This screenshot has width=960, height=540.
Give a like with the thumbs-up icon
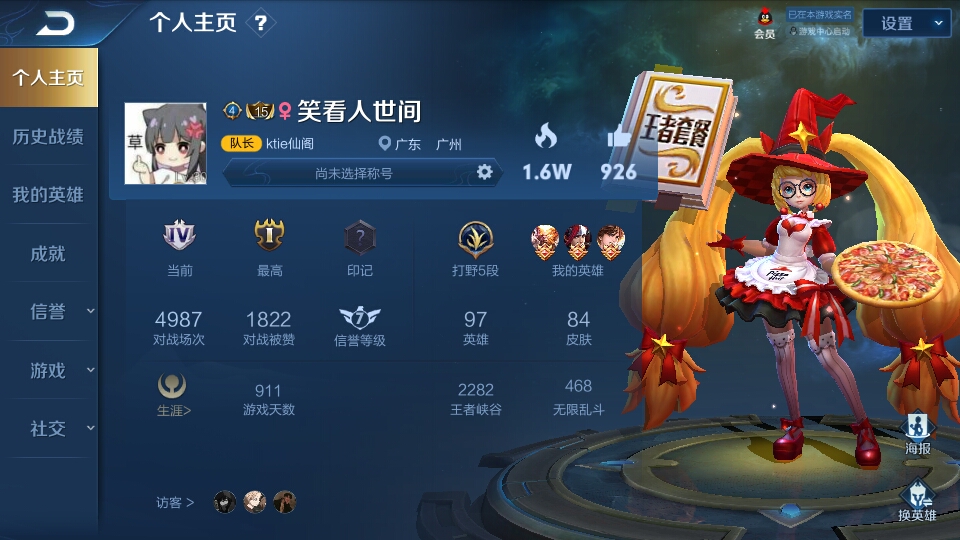click(618, 140)
